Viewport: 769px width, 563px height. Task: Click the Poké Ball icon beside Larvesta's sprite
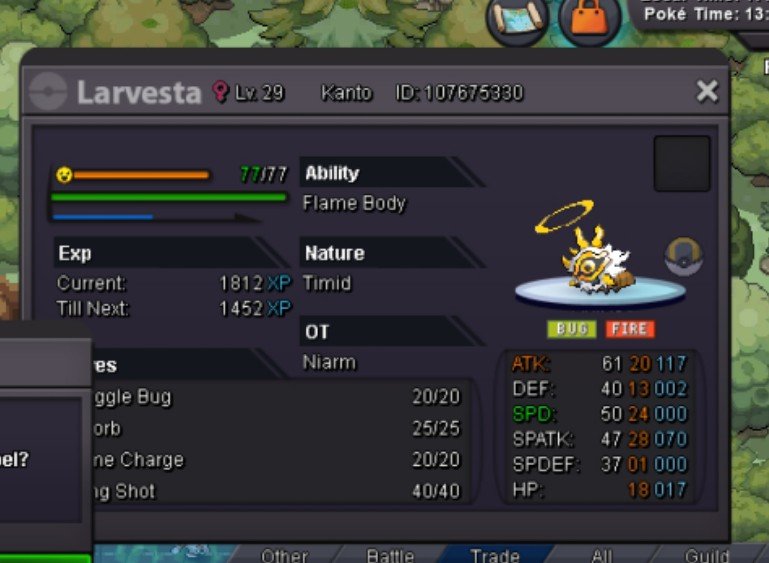pos(684,257)
